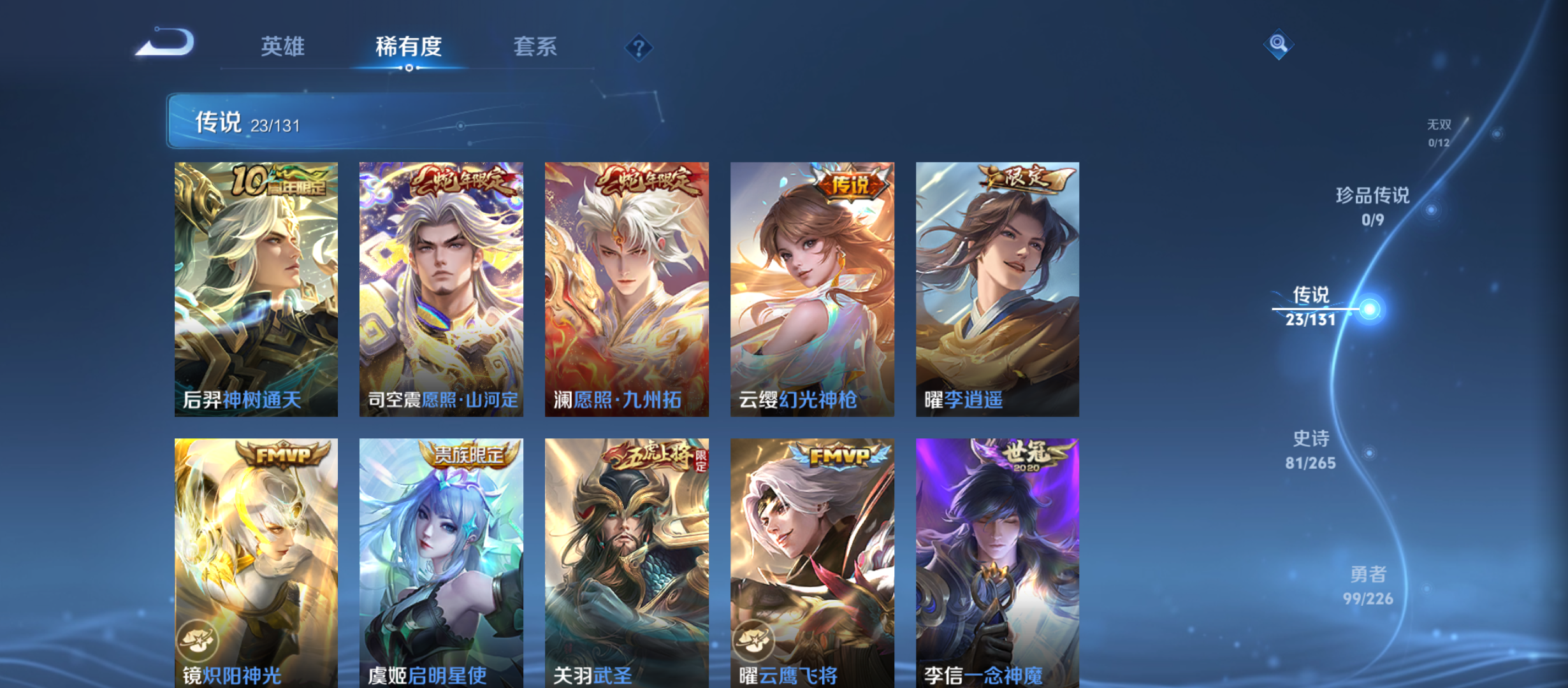
Task: Open the 关羽武圣 skin thumbnail
Action: point(627,561)
